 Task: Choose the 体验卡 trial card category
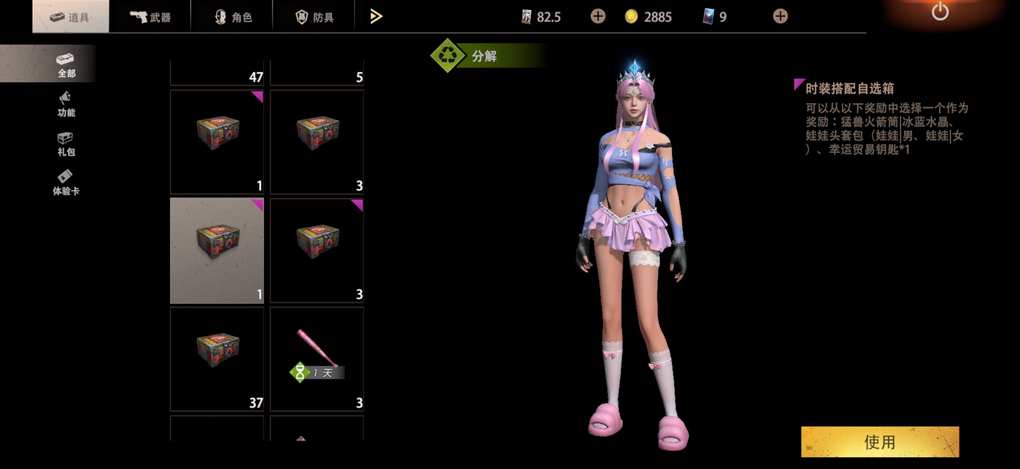pos(66,183)
